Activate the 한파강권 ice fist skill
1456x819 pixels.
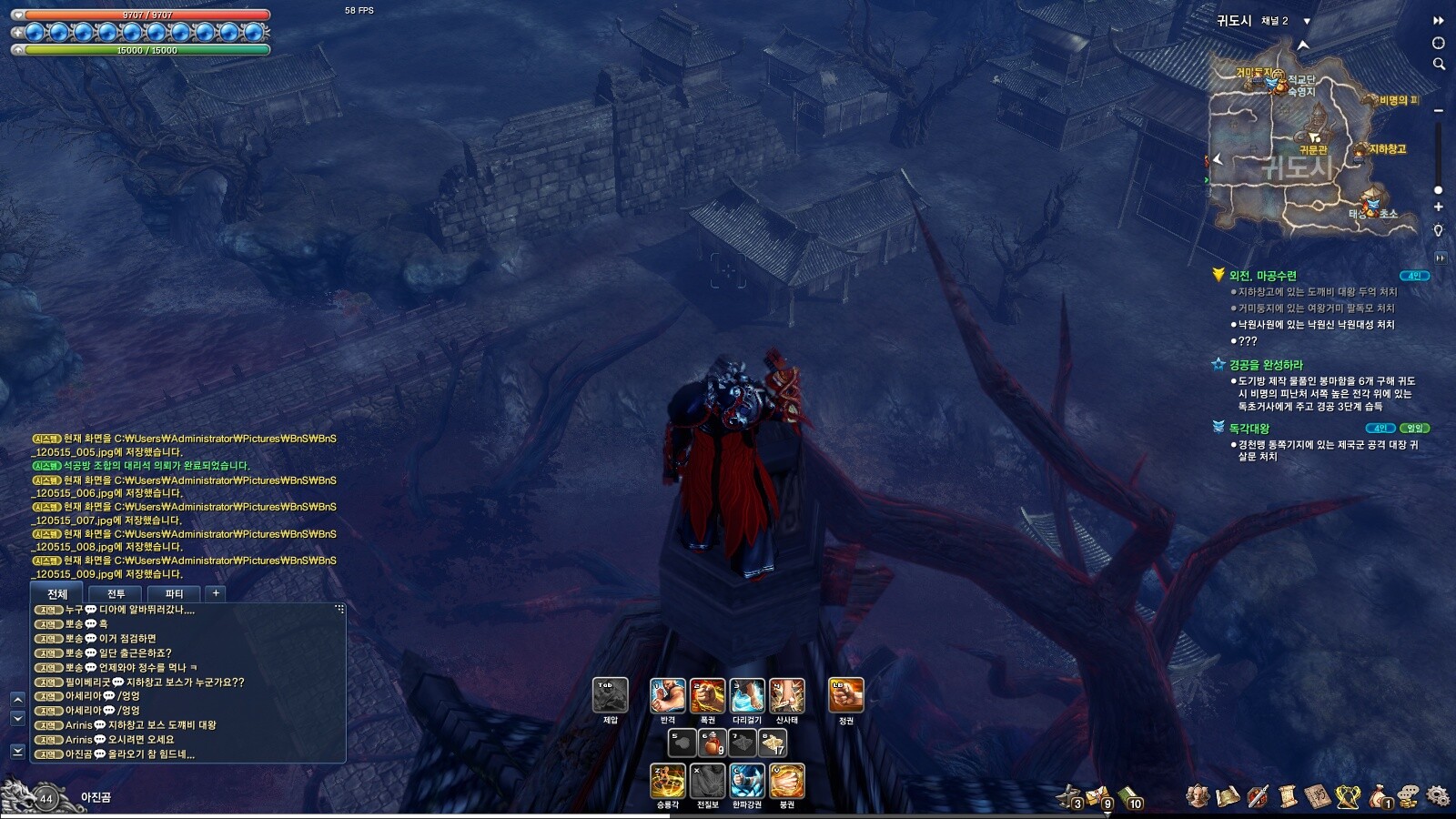747,781
